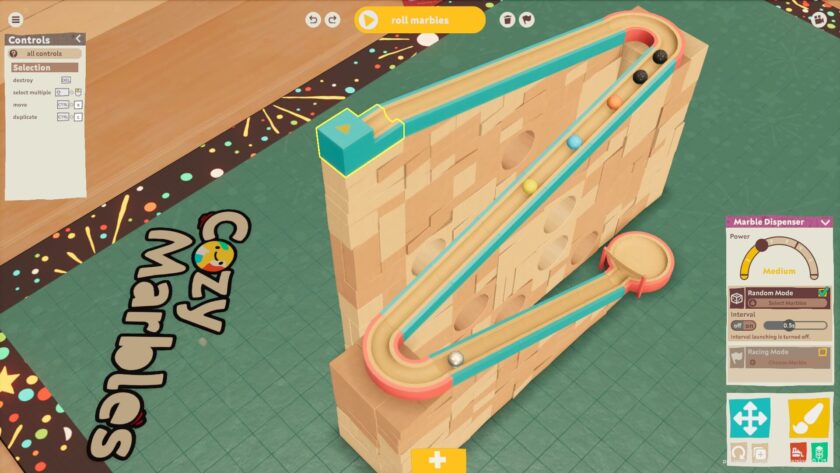This screenshot has width=840, height=473.
Task: Click the green dispenser icon button
Action: [x=818, y=453]
